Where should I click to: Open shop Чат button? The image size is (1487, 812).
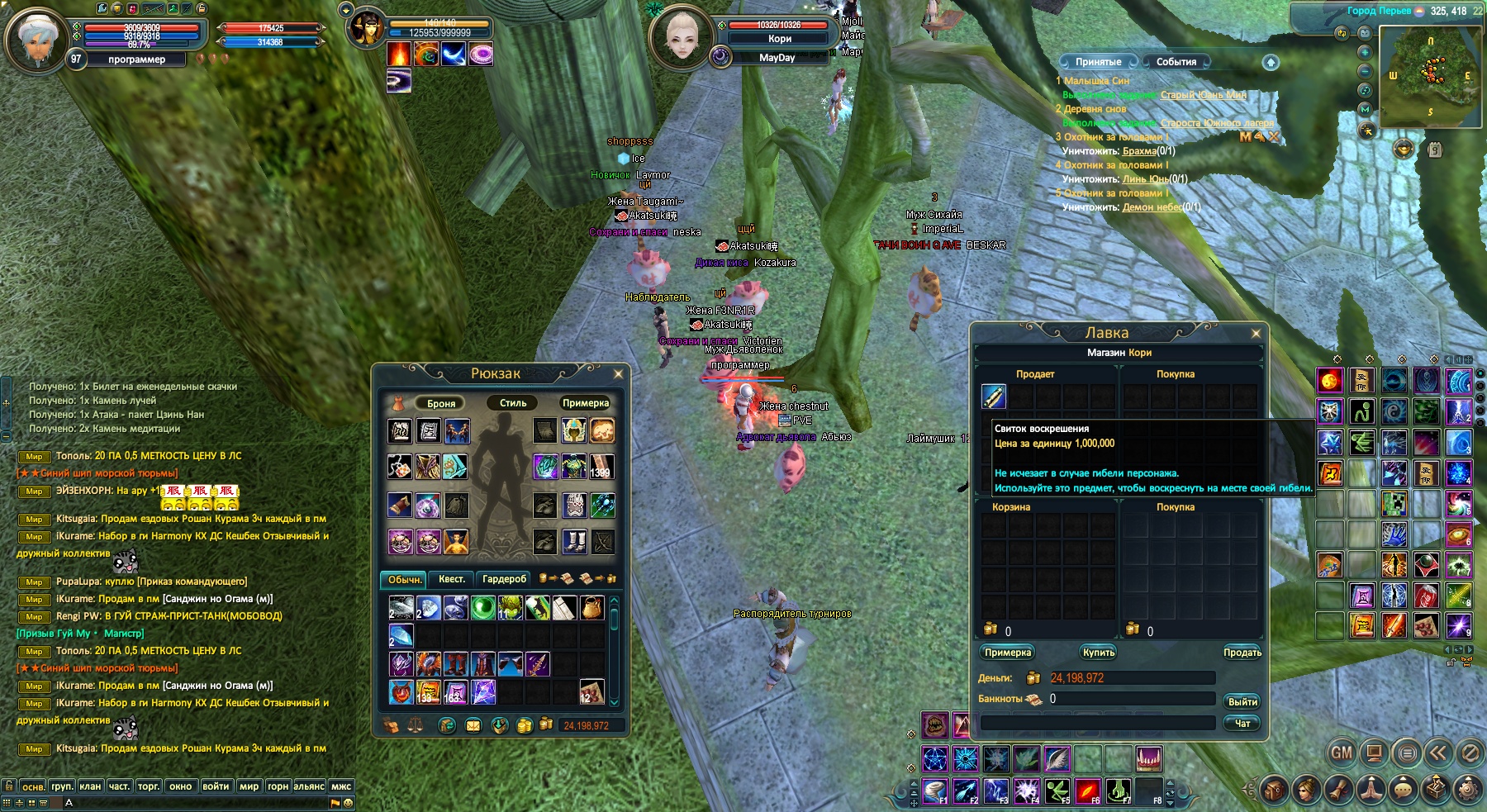[1242, 724]
